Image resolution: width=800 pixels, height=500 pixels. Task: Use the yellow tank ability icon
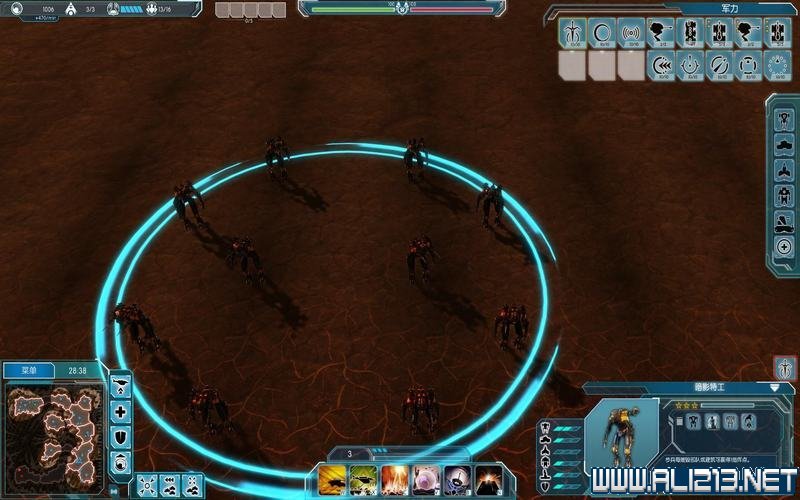click(x=333, y=479)
